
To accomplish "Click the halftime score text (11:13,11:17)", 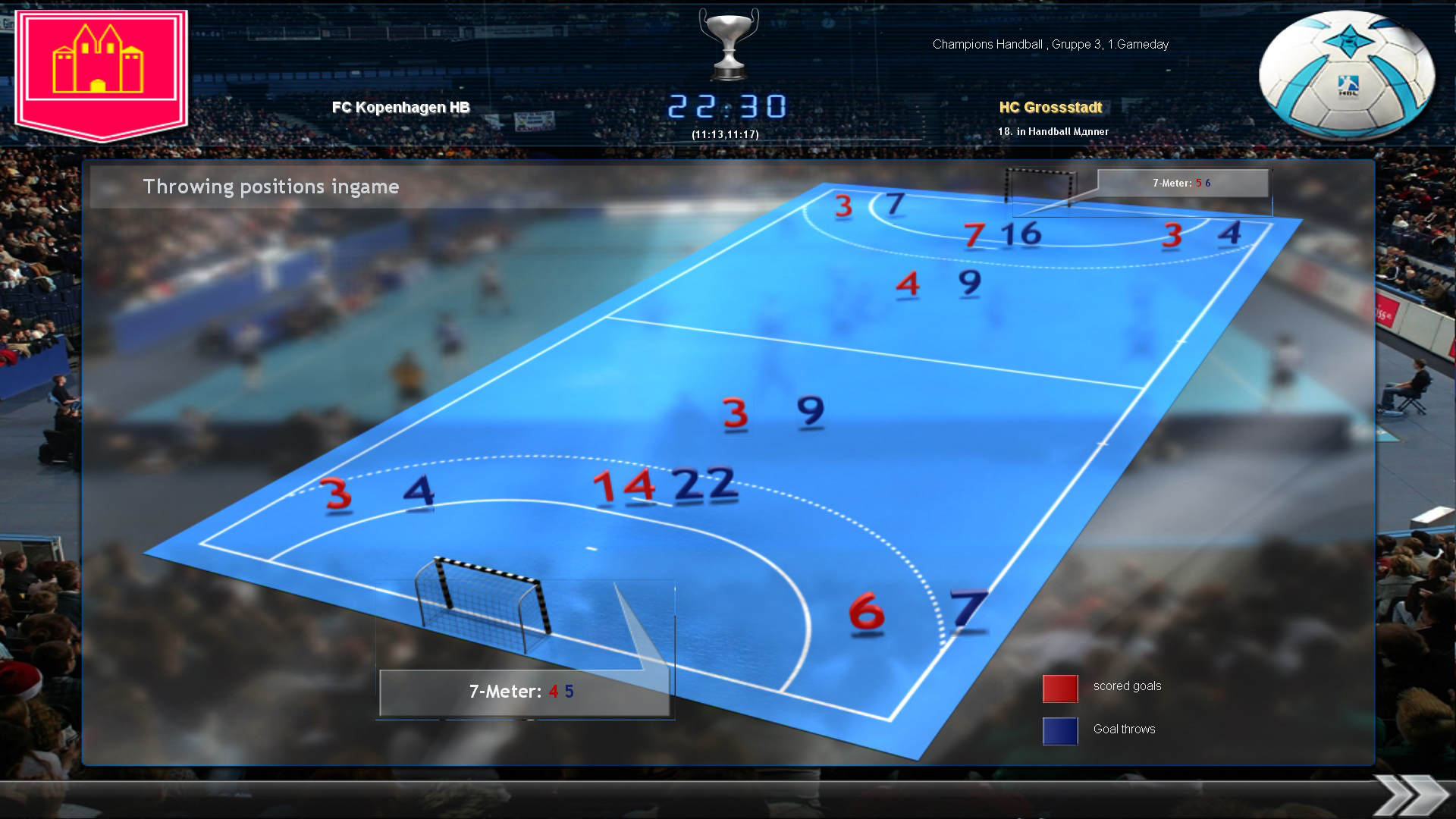I will coord(726,133).
